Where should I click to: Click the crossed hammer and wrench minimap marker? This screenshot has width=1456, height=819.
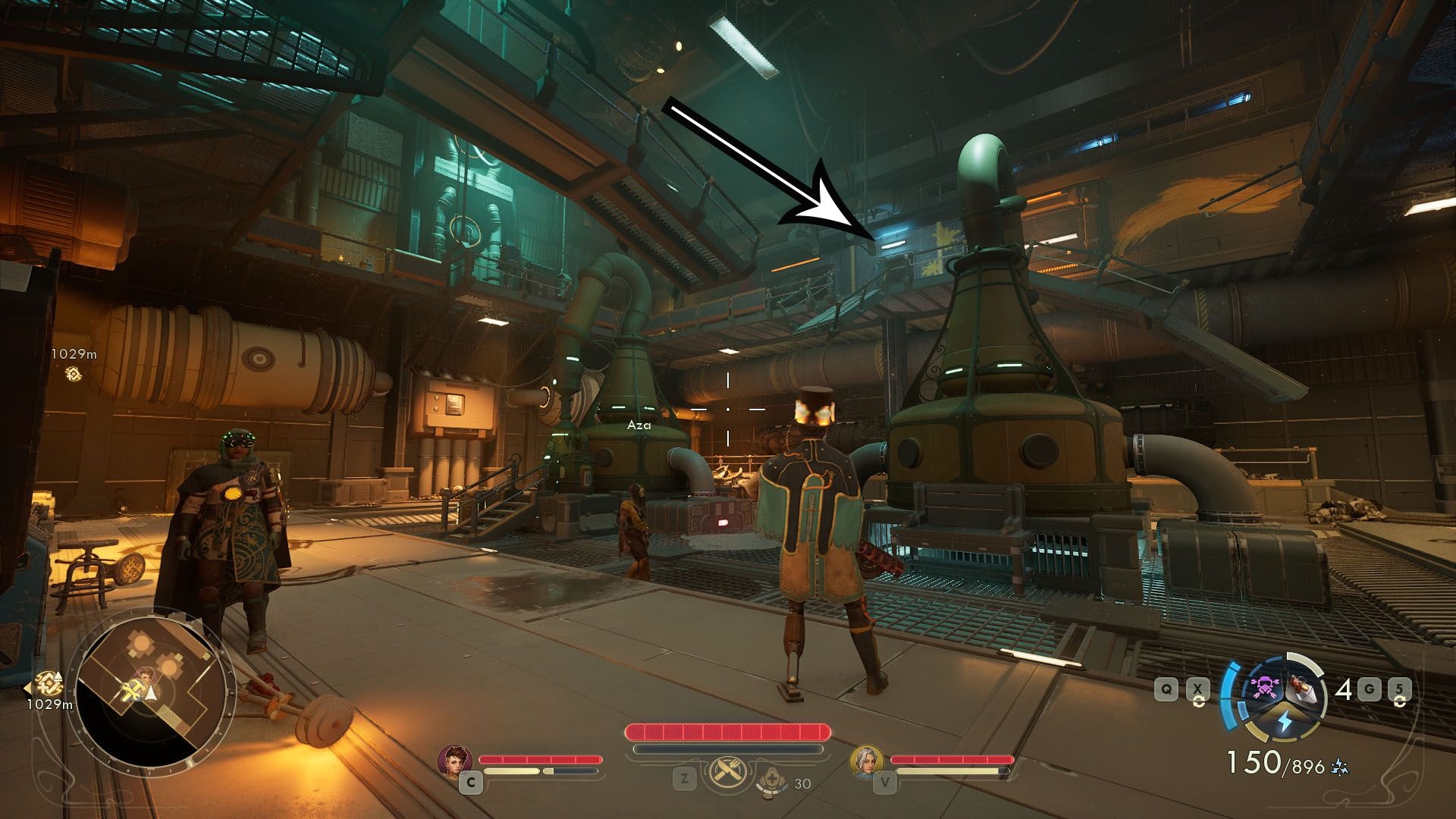coord(131,690)
